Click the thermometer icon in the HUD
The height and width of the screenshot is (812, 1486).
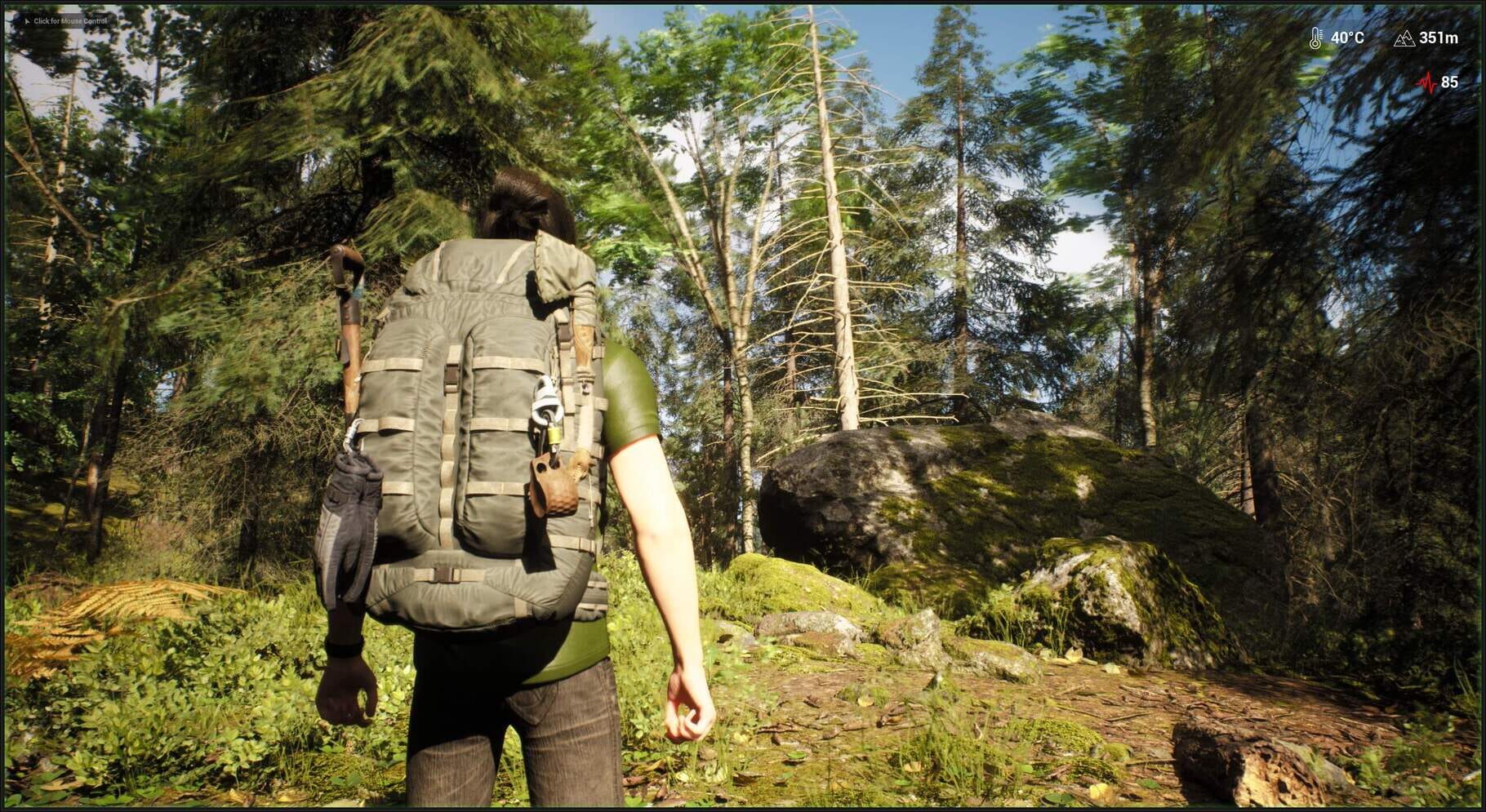1315,38
